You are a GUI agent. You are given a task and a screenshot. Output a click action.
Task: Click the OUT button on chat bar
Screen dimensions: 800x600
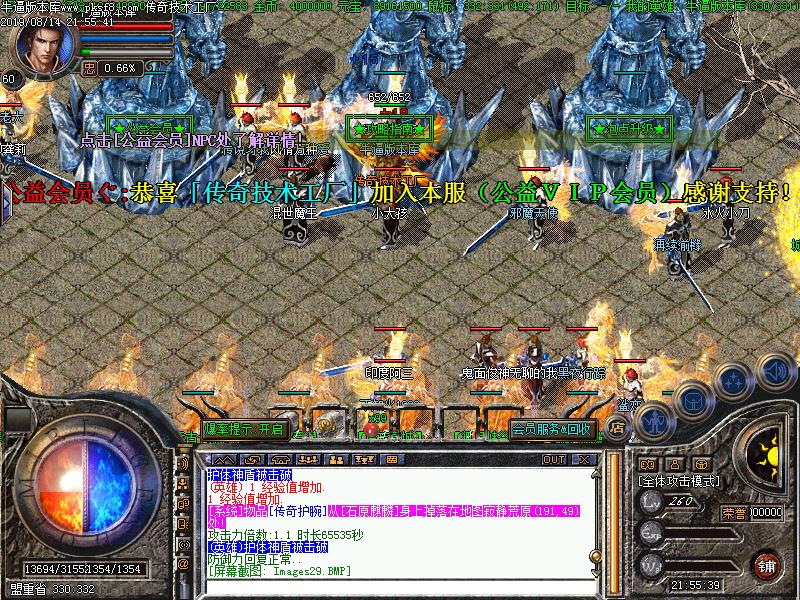[x=553, y=460]
